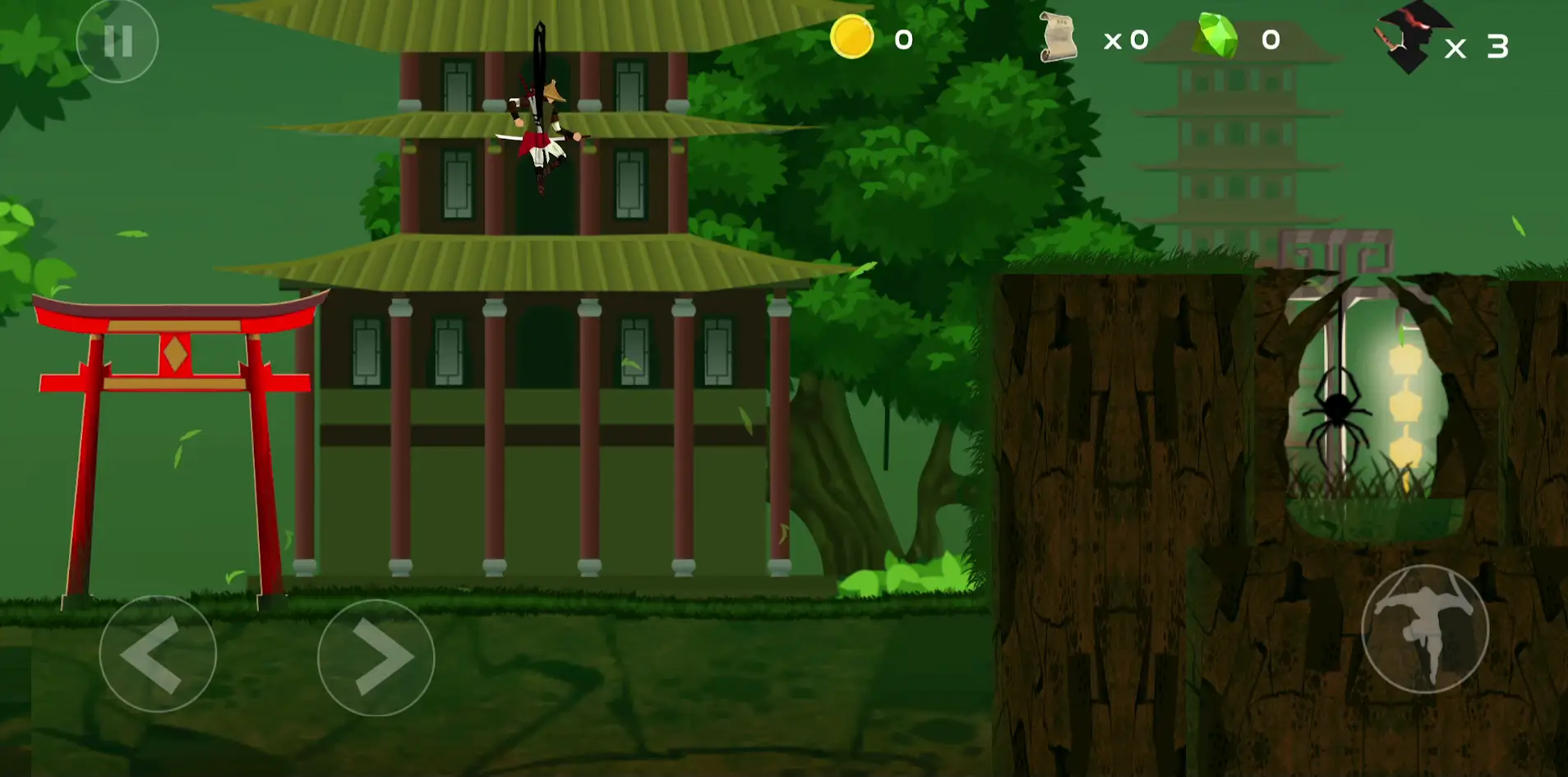Image resolution: width=1568 pixels, height=777 pixels.
Task: Tap the green gem counter icon
Action: click(1216, 36)
